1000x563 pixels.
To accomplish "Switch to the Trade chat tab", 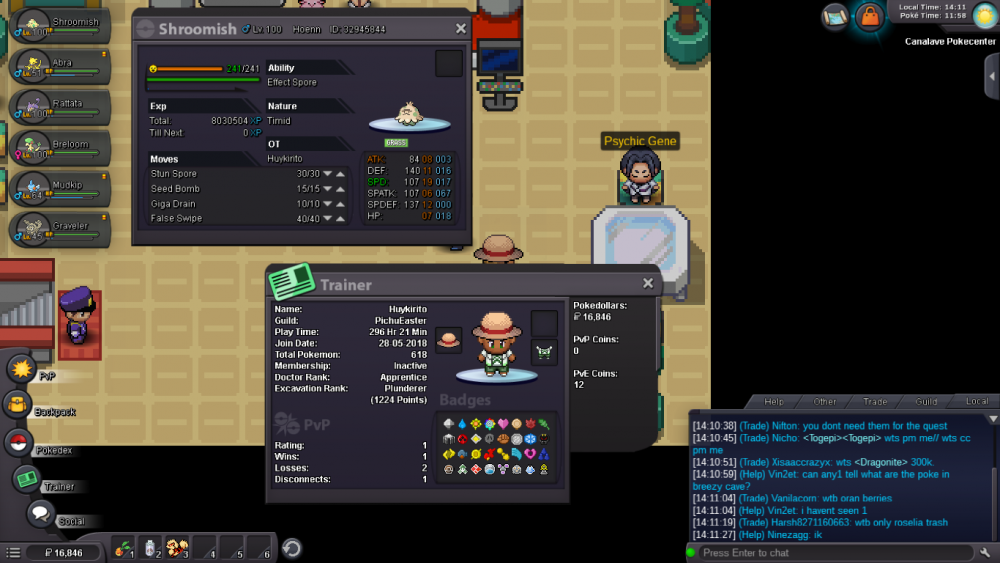I will [x=875, y=402].
